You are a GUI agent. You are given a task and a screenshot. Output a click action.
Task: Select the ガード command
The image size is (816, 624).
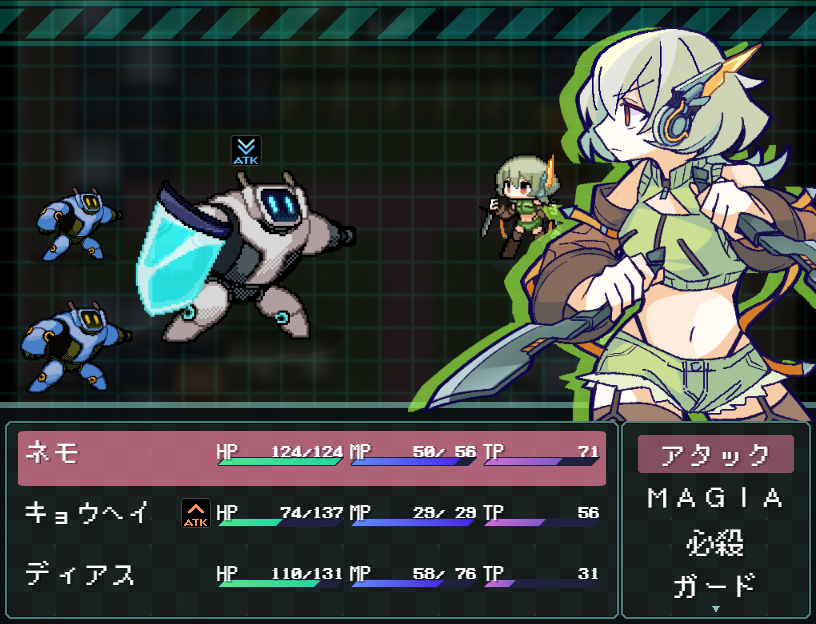[715, 584]
